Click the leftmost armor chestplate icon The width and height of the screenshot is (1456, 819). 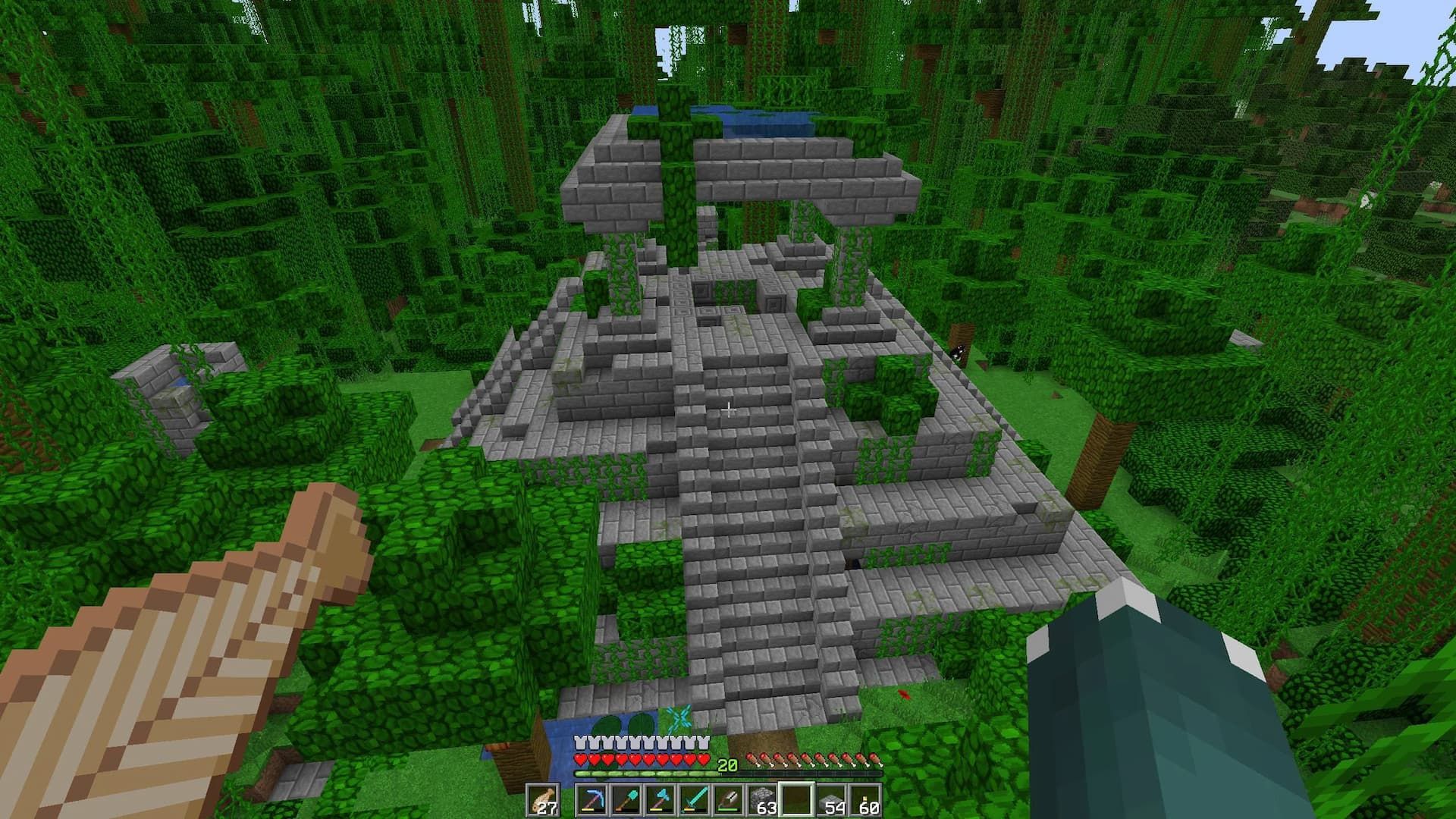click(580, 741)
